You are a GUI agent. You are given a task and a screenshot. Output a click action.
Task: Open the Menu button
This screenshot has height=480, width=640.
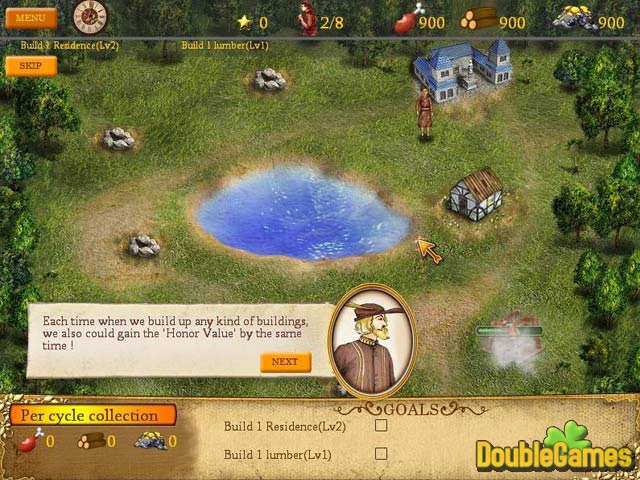click(x=30, y=18)
